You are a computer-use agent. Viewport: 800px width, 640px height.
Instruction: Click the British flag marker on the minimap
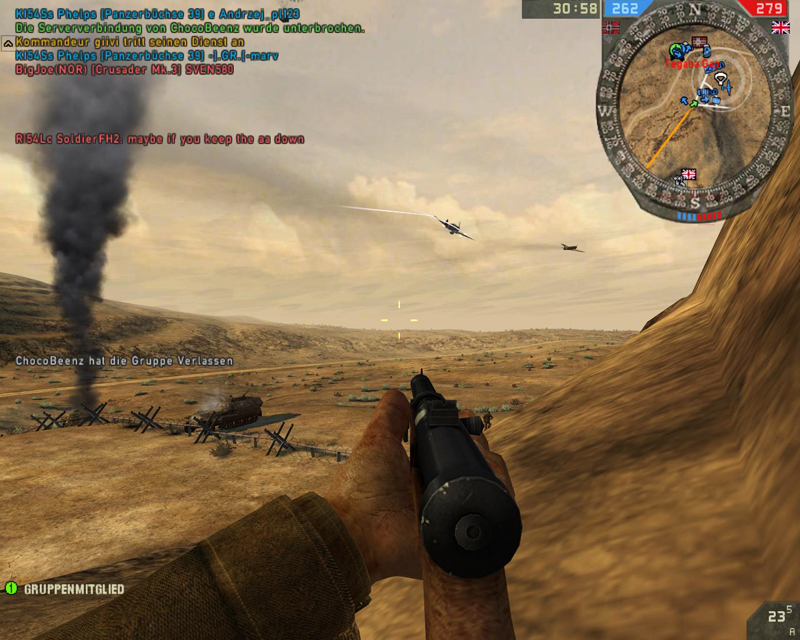point(688,175)
